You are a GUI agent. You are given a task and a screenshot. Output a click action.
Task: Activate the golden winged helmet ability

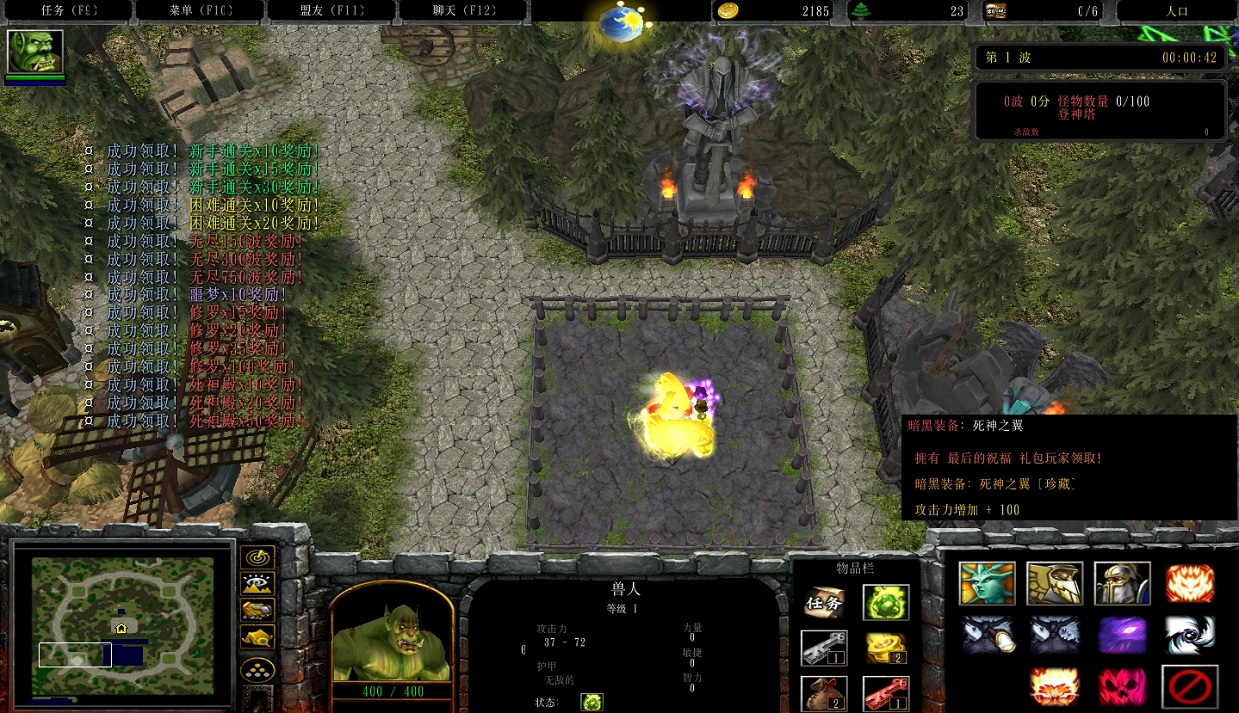click(1054, 583)
